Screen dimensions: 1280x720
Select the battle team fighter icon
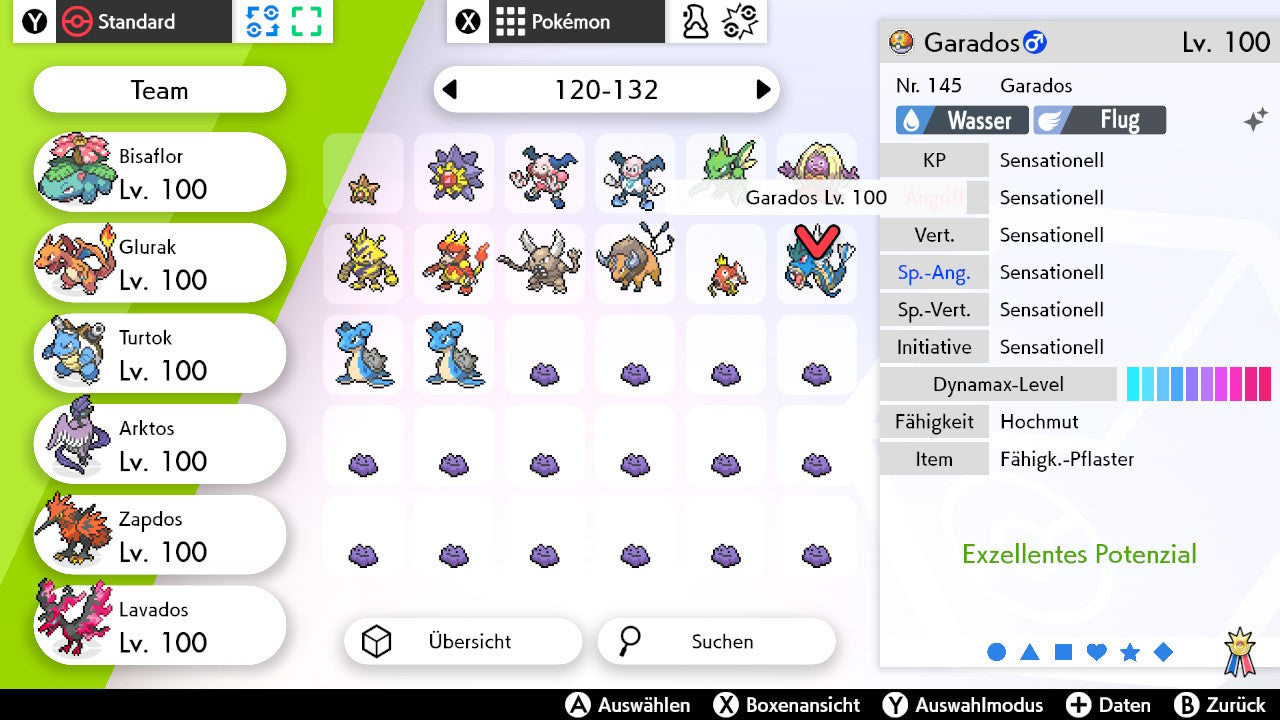click(x=696, y=22)
